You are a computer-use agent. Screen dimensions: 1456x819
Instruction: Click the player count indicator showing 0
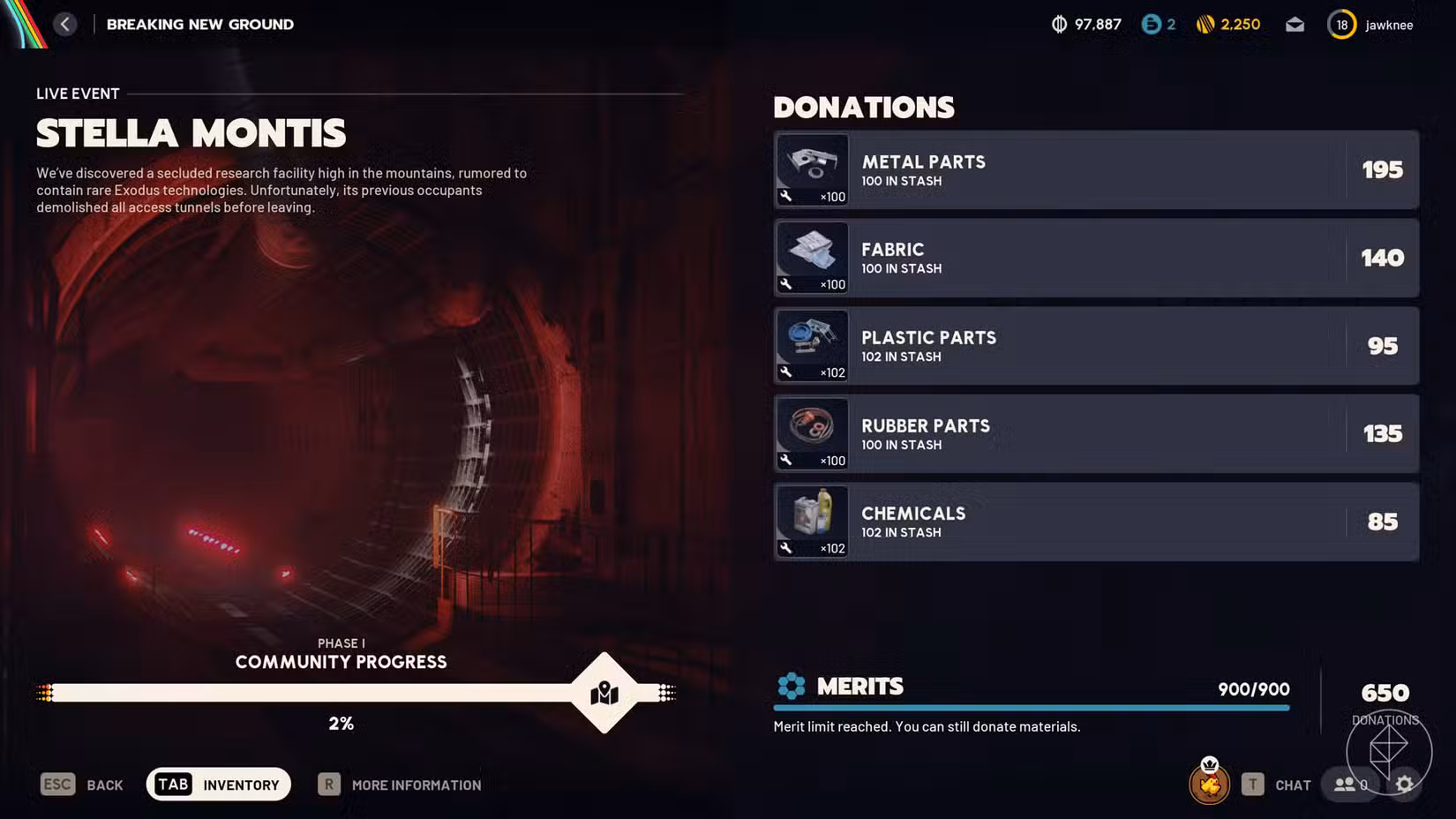(x=1349, y=784)
